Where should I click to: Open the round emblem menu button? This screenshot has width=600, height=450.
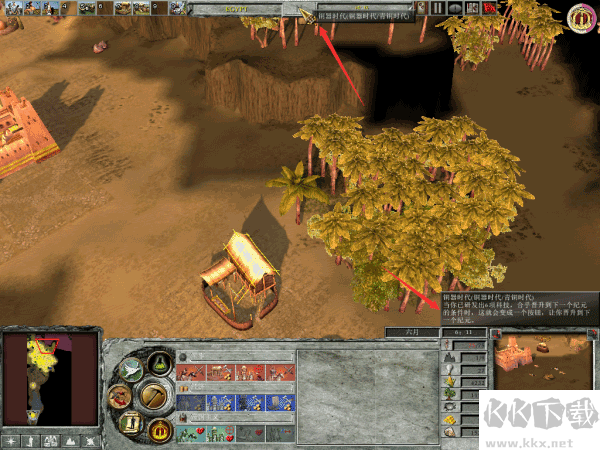[x=581, y=17]
